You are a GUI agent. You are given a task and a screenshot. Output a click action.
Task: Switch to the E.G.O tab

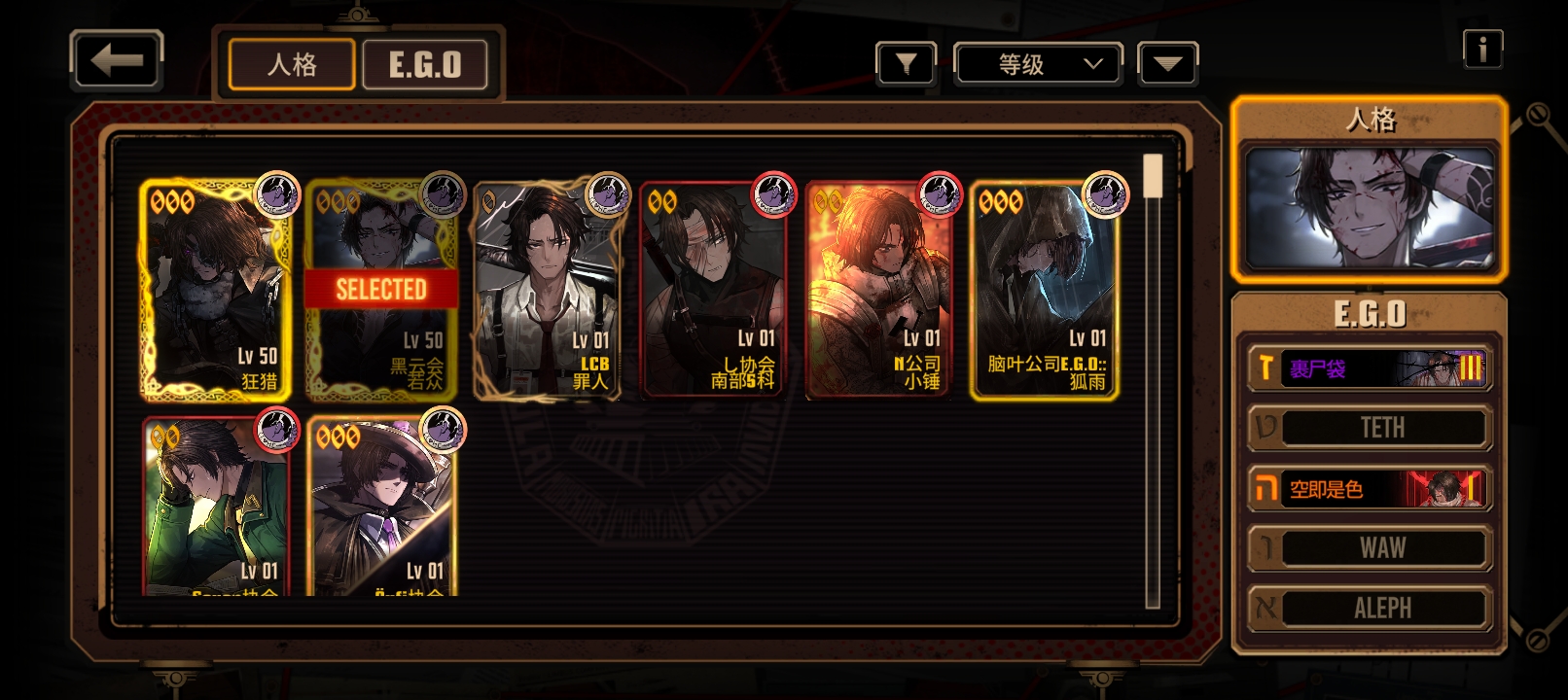click(425, 65)
